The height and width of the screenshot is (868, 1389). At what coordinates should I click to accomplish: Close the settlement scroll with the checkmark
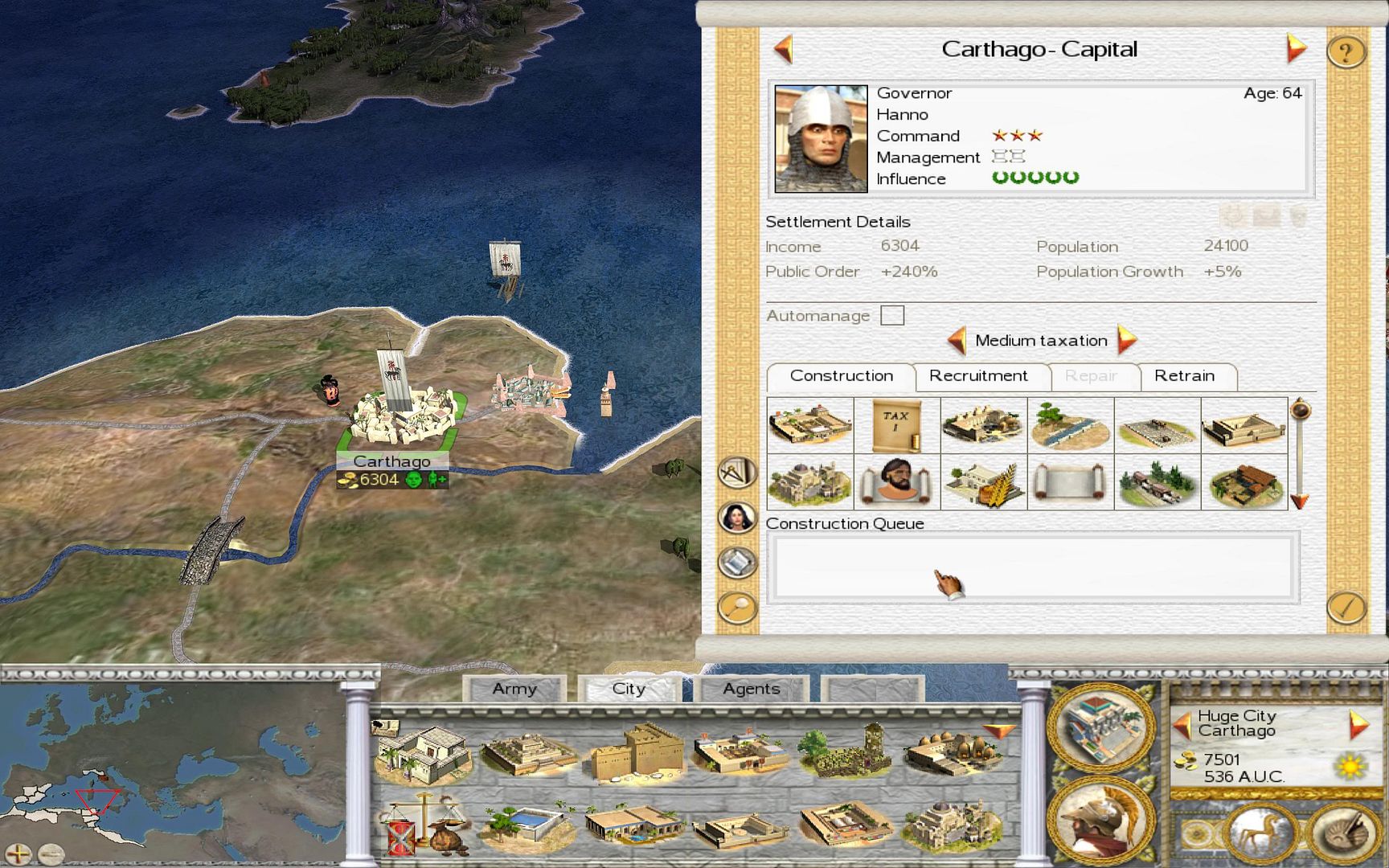click(x=1346, y=608)
